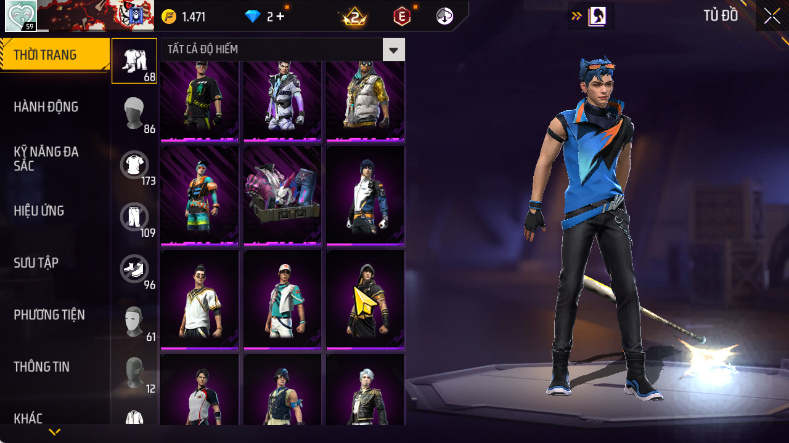
Task: Open the Thời Trang tab
Action: (50, 55)
